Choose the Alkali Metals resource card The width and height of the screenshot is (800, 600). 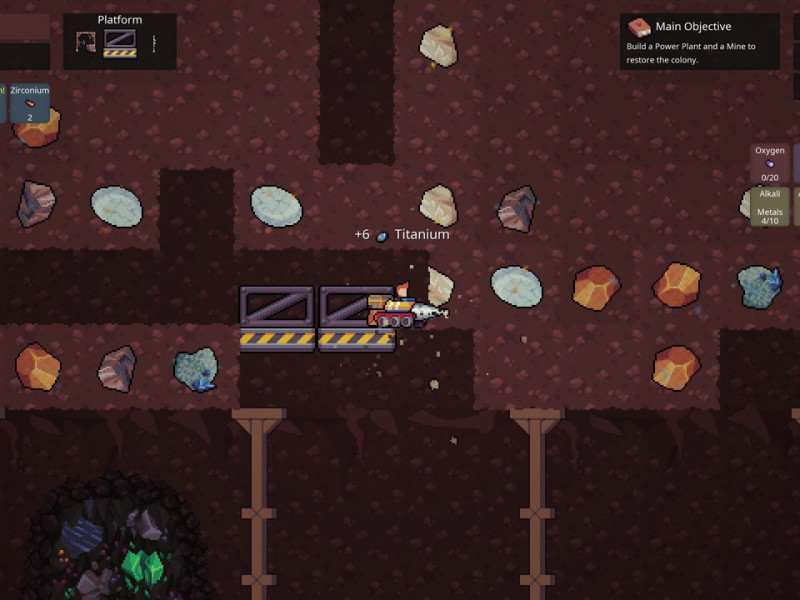pos(769,206)
